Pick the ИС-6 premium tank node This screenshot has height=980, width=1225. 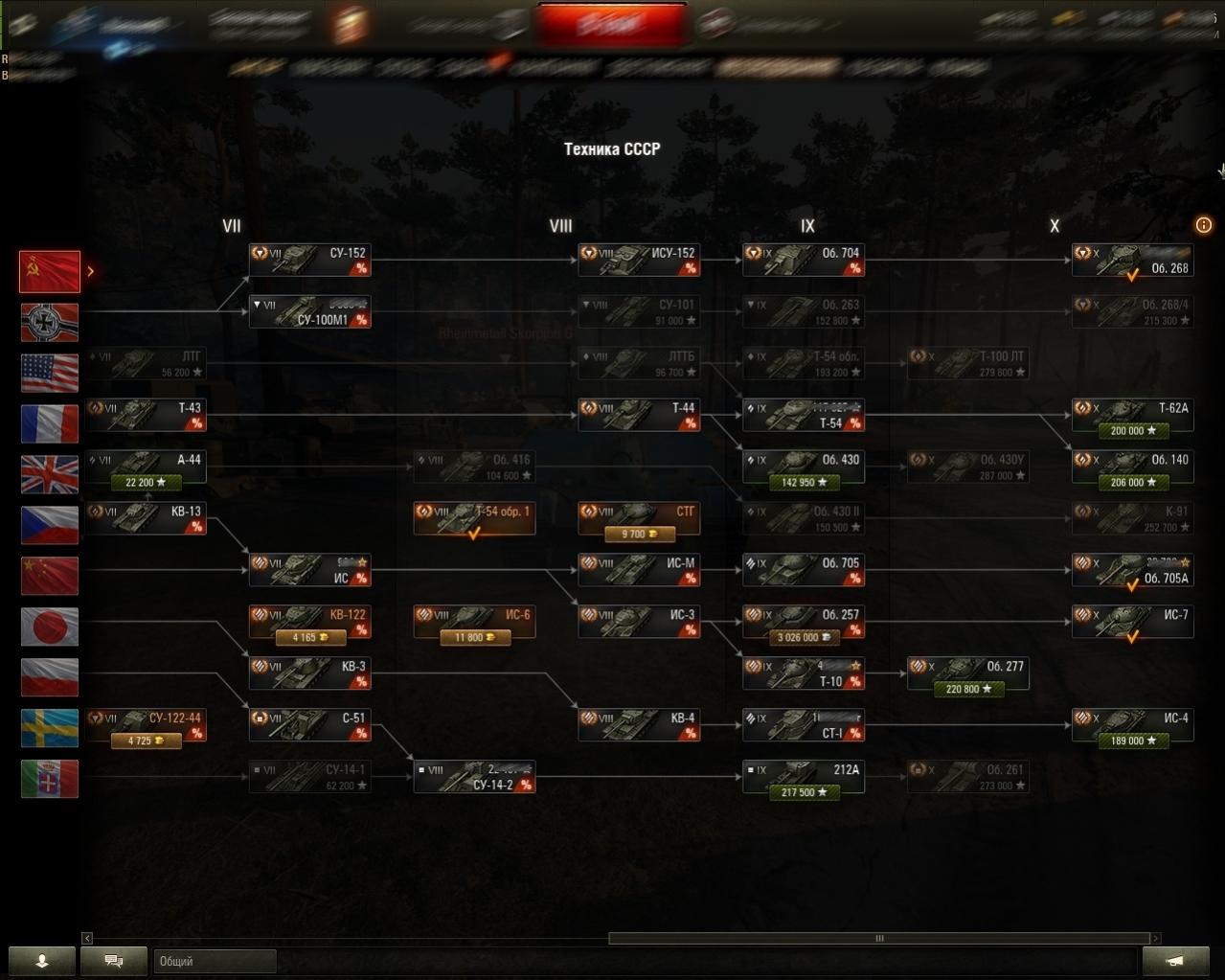pyautogui.click(x=474, y=622)
